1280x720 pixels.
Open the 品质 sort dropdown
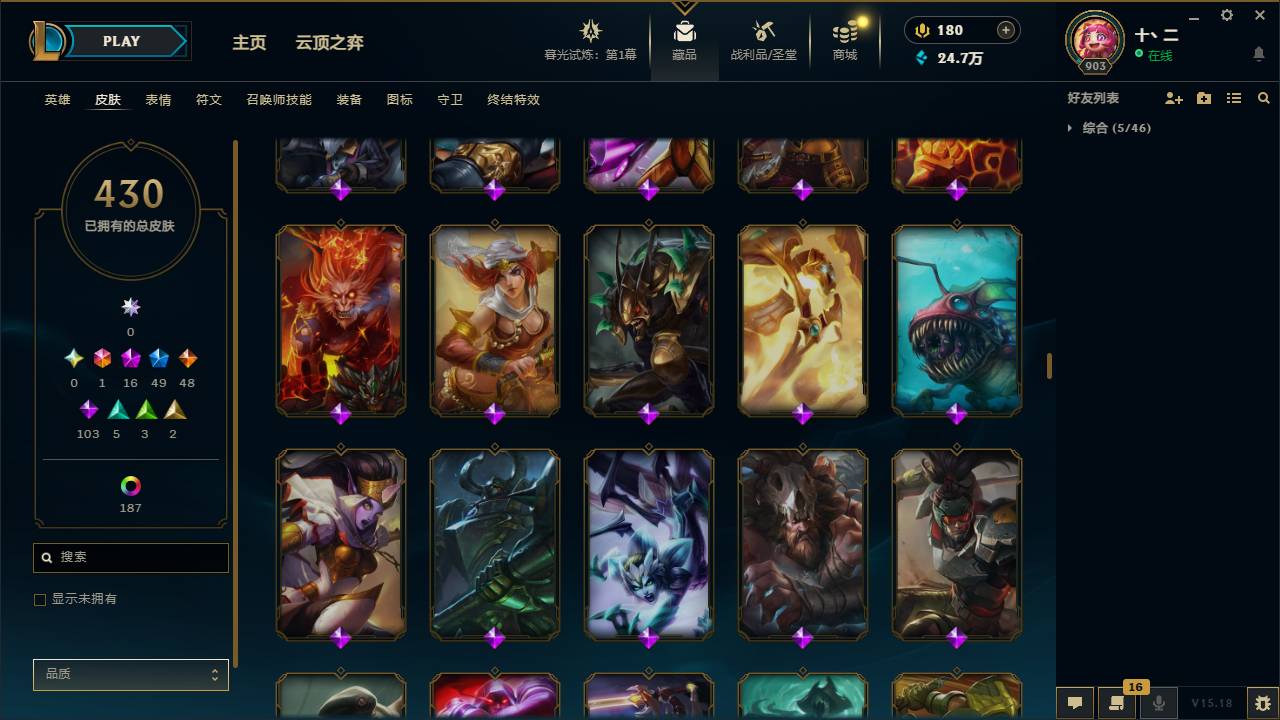click(x=130, y=674)
